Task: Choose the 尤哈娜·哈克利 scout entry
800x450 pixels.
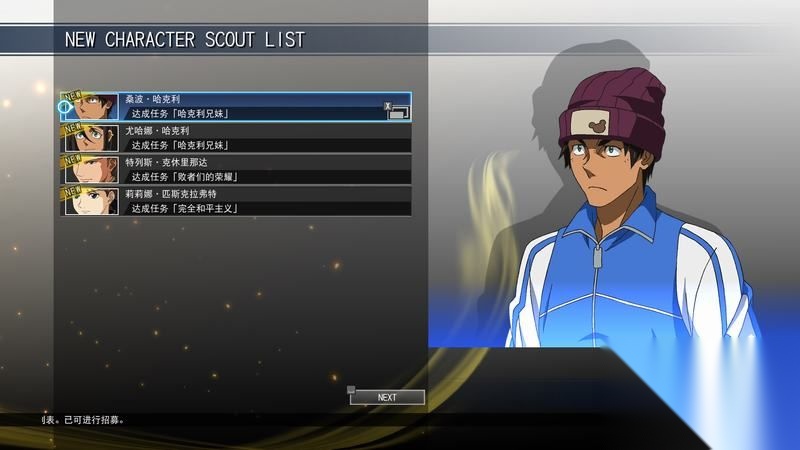Action: pos(236,138)
